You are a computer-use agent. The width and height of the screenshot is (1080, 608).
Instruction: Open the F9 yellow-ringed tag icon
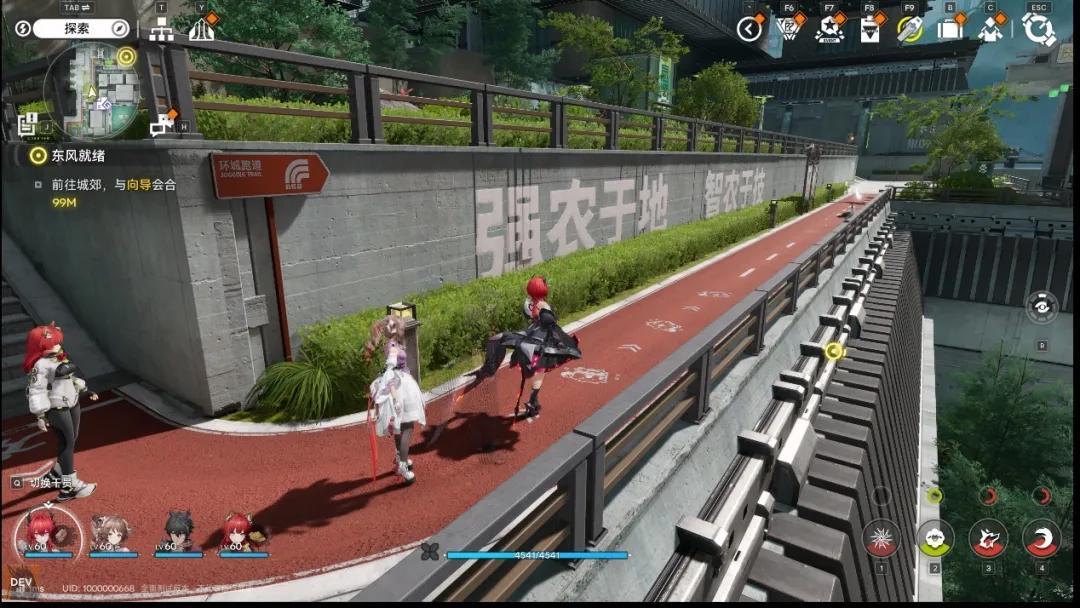tap(909, 29)
